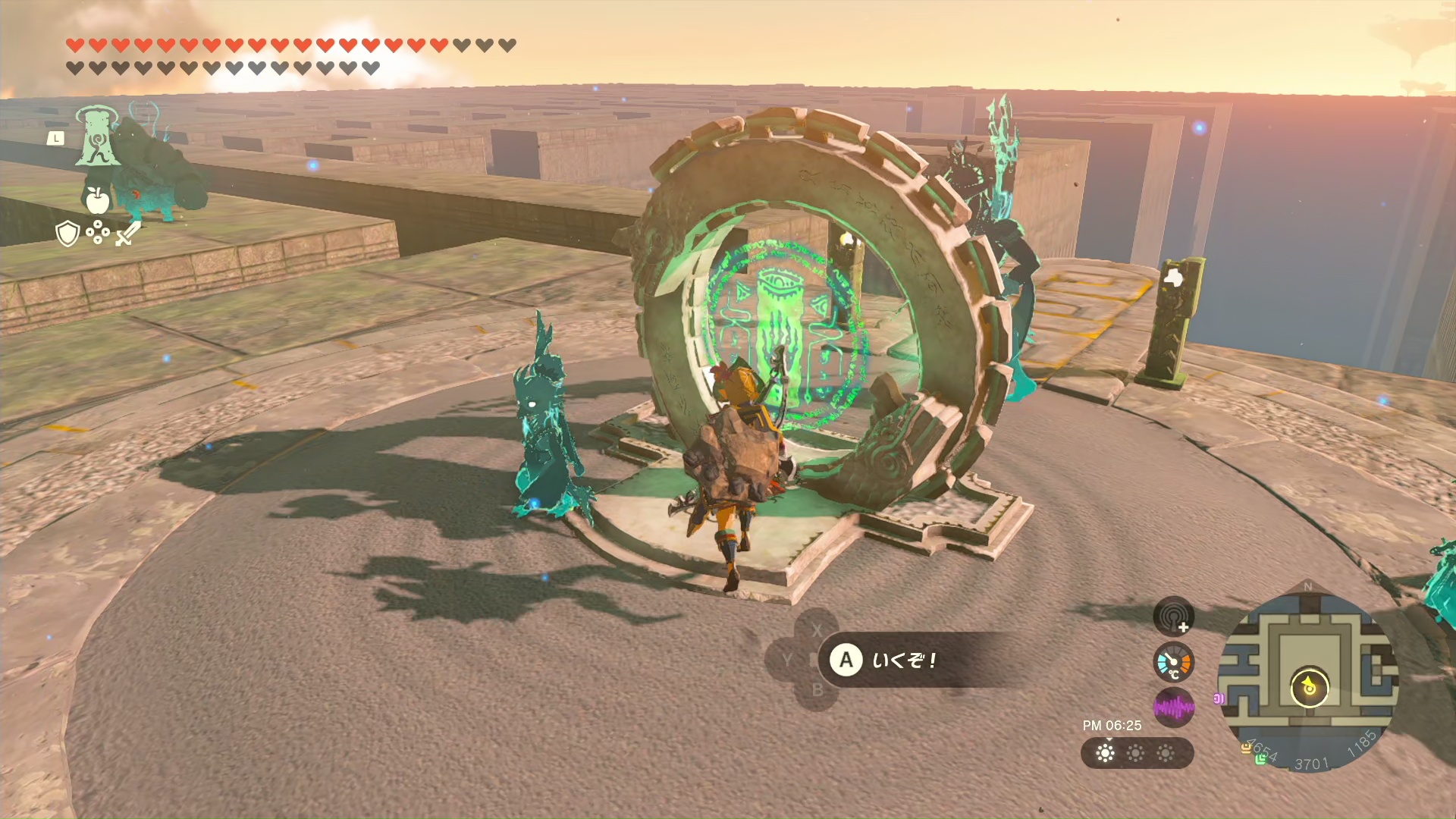
Task: Open the sword weapon quick-select icon
Action: tap(127, 233)
